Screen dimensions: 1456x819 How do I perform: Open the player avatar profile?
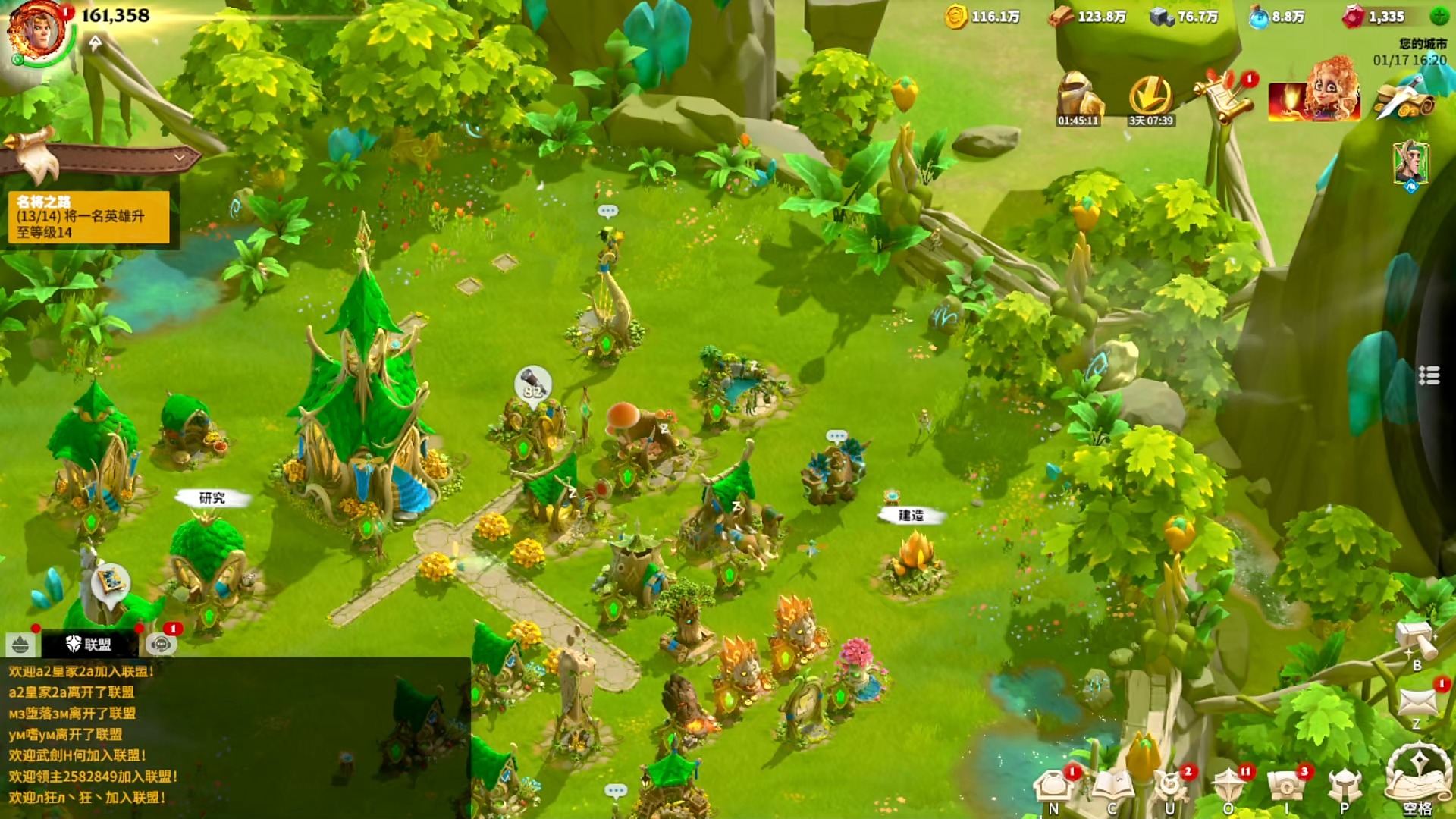pos(36,32)
